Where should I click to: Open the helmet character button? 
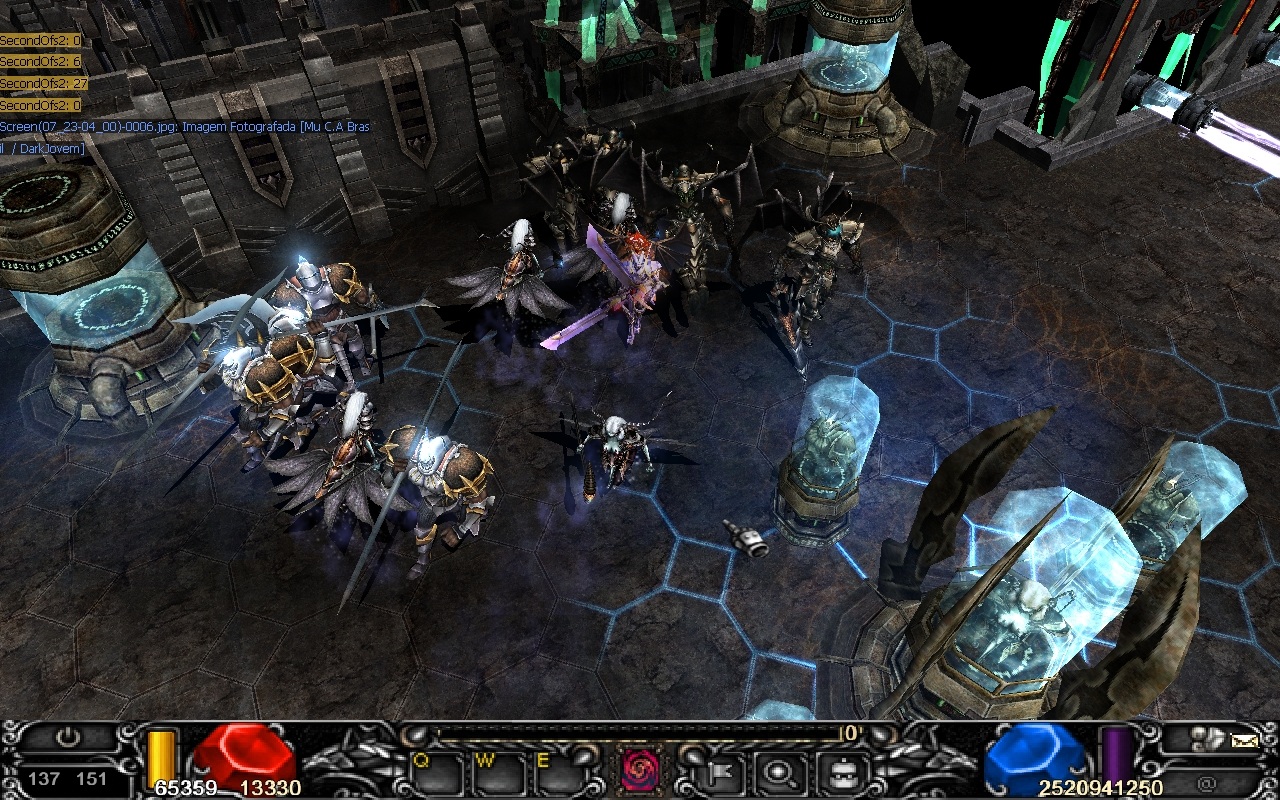click(836, 771)
